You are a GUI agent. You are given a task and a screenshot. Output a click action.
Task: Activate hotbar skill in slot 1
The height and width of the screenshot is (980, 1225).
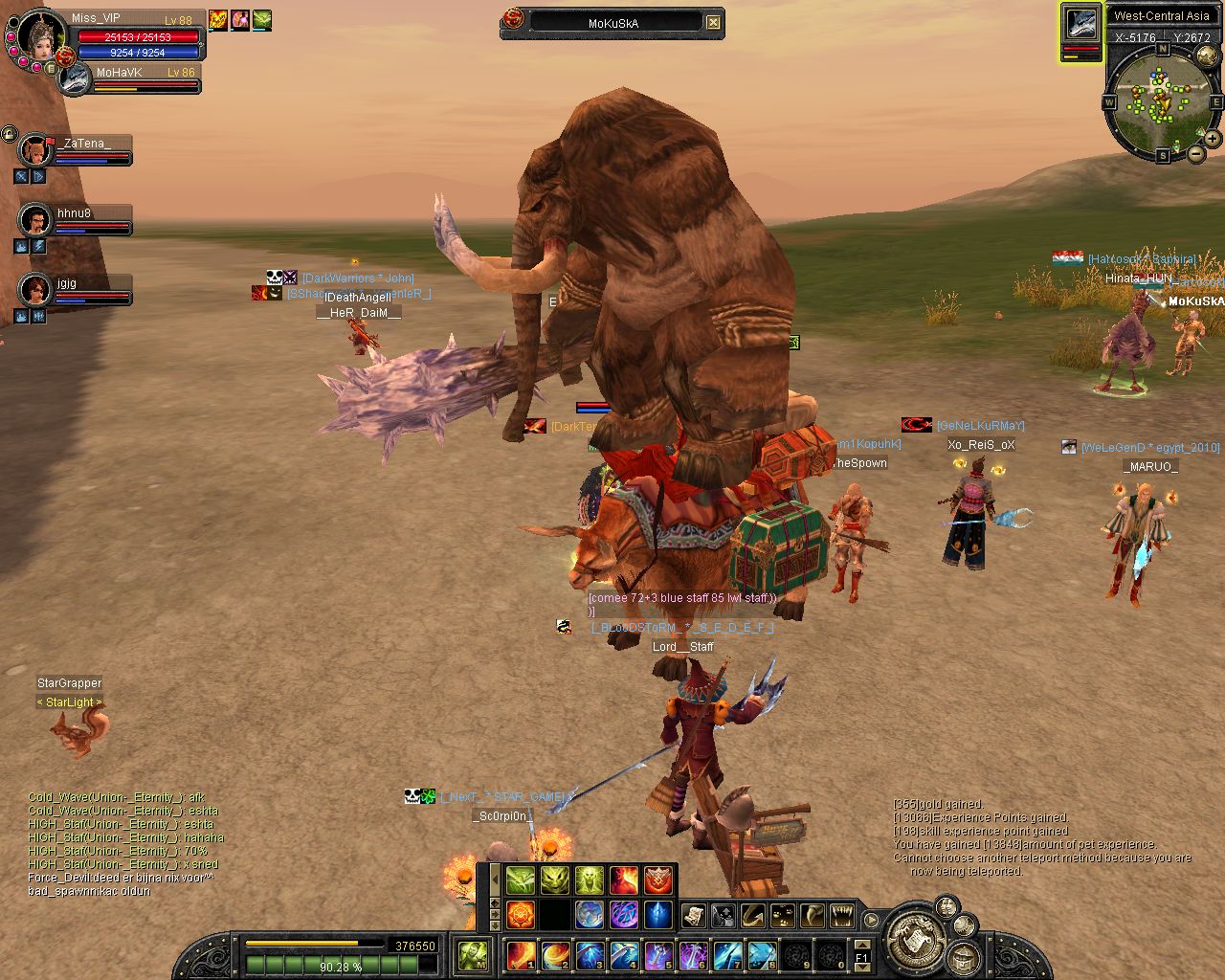[521, 955]
